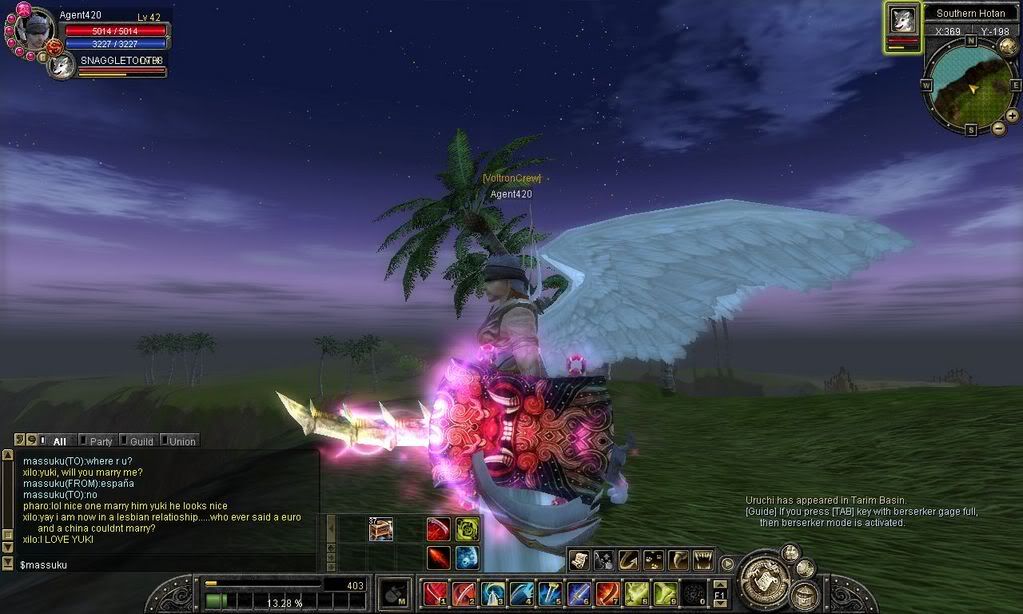Click the treasure chest item slot

click(381, 530)
